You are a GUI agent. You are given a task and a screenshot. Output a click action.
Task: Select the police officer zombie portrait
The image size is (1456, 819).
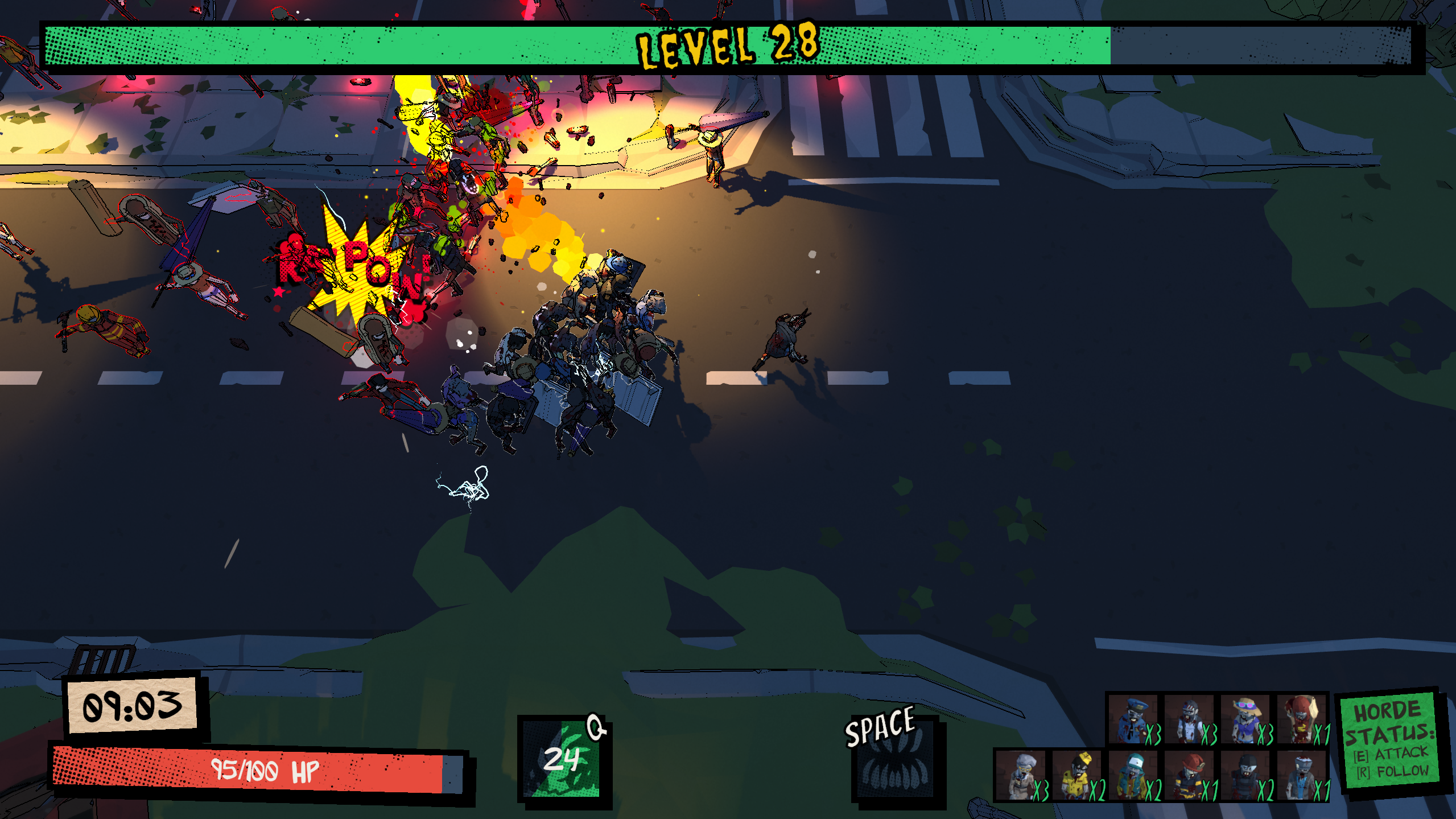1133,719
